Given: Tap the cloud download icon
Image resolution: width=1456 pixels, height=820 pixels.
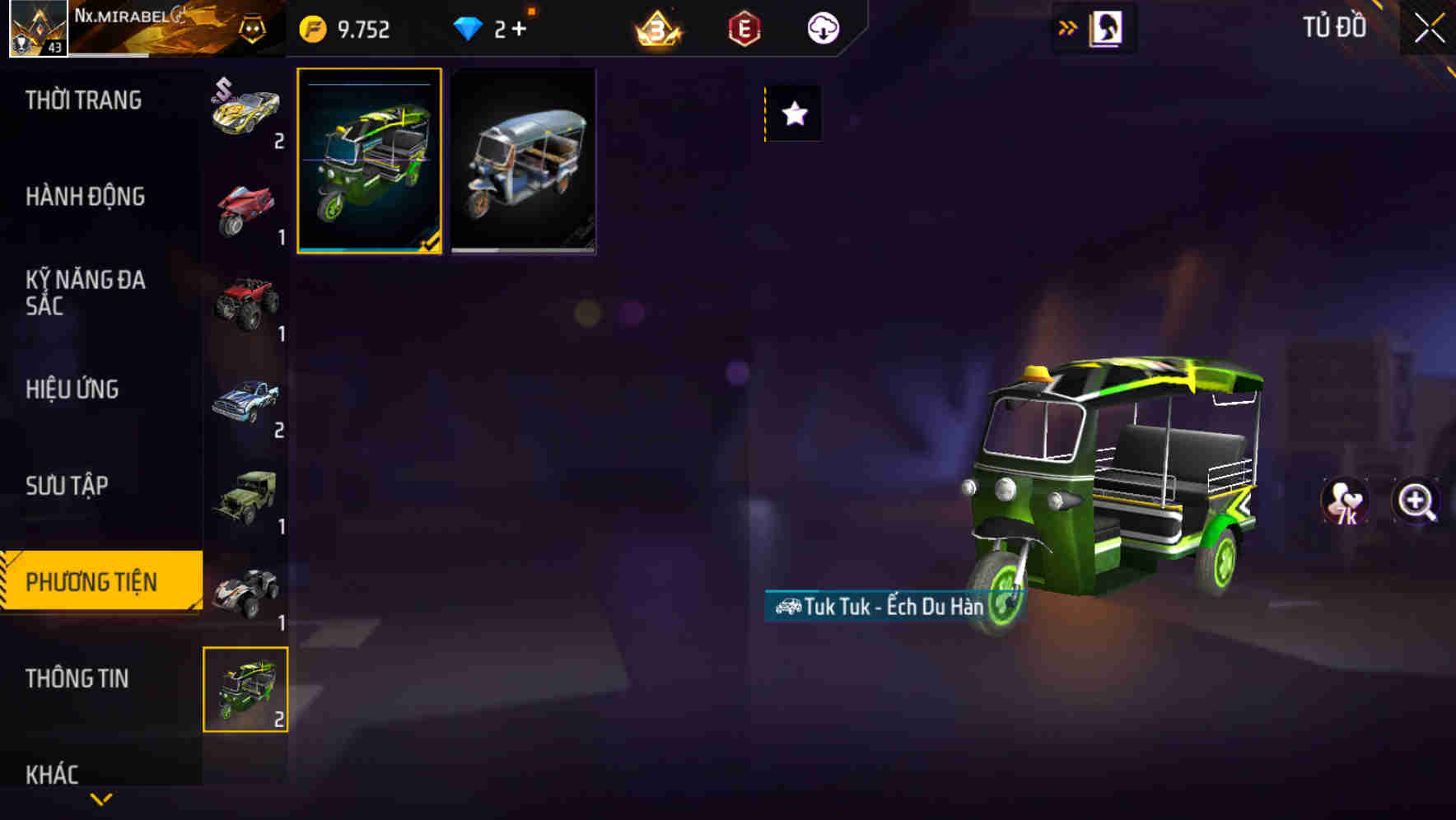Looking at the screenshot, I should click(823, 27).
